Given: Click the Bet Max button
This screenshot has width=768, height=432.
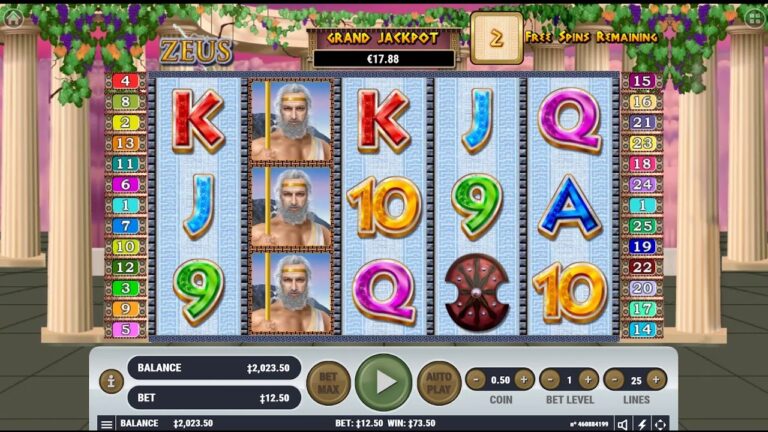Looking at the screenshot, I should tap(328, 382).
